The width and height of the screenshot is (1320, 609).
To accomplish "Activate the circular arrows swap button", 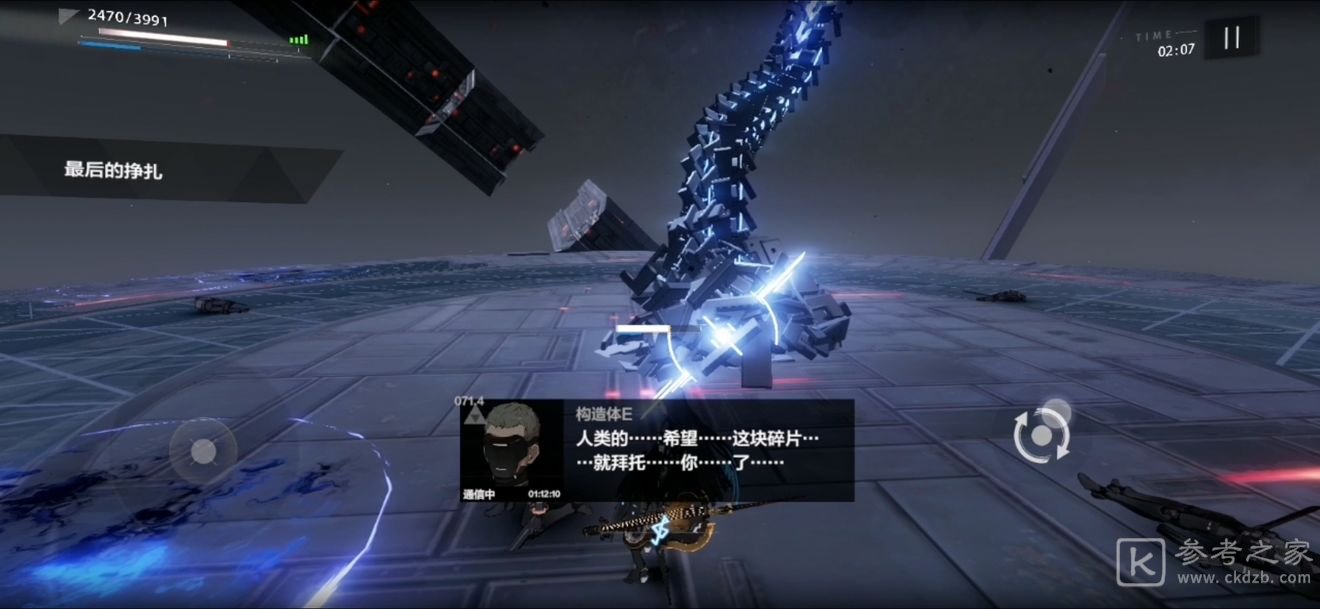I will (1041, 436).
